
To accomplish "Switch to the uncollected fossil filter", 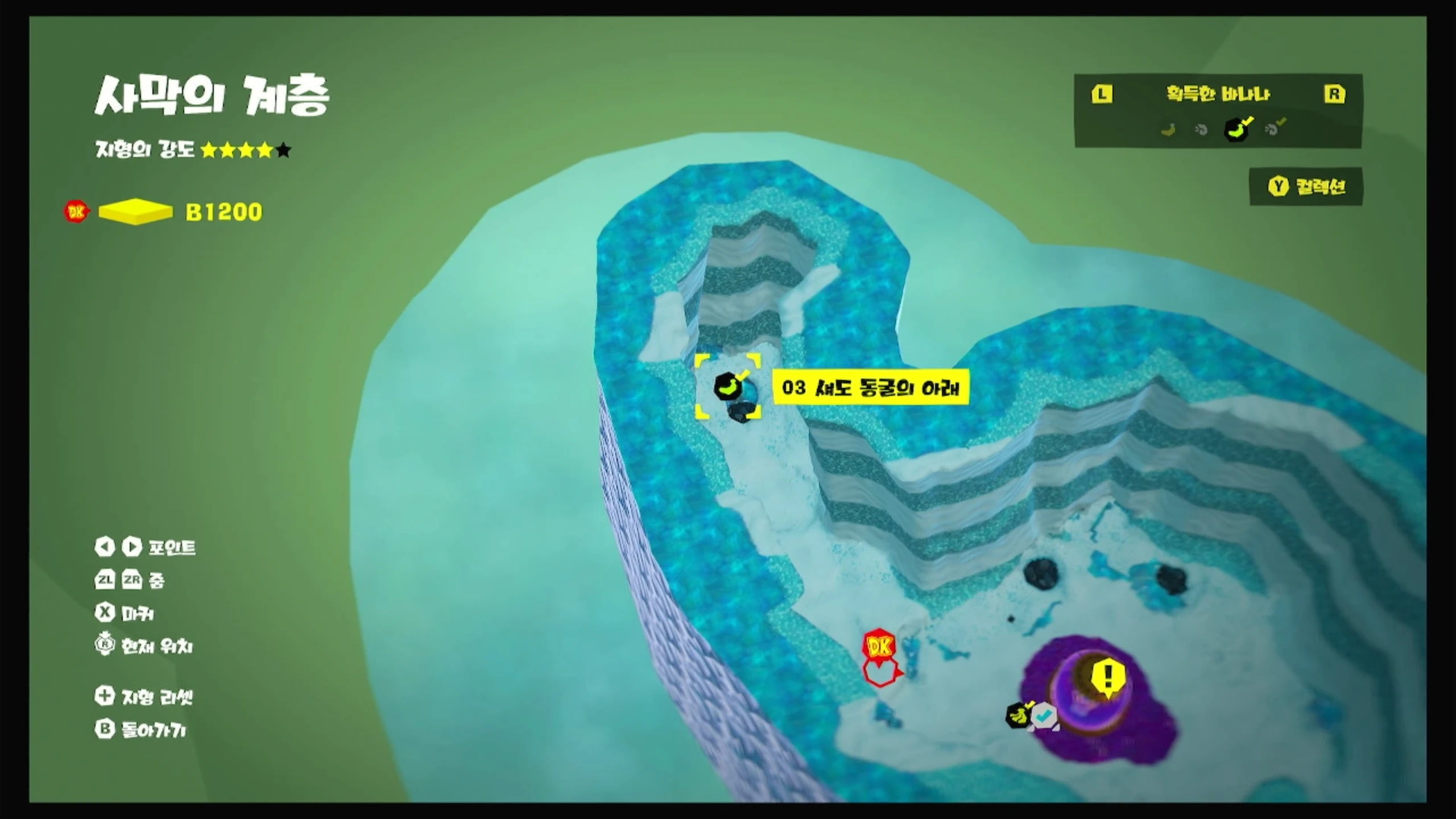I will pos(1201,130).
